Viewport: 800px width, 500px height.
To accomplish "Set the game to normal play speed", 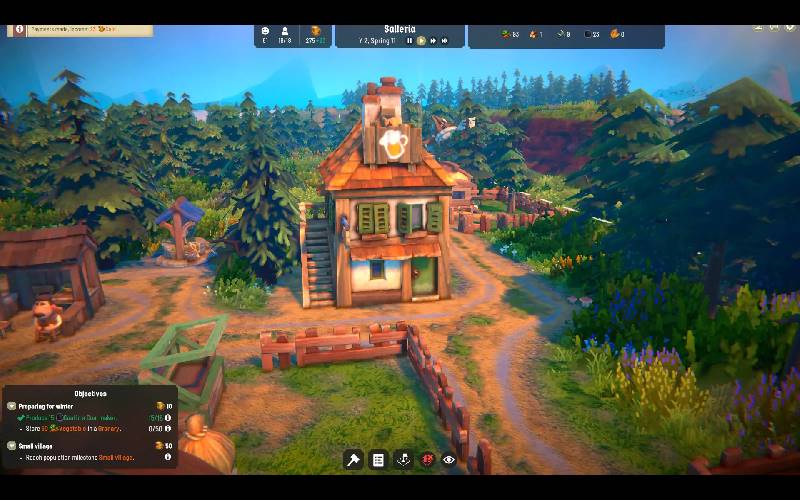I will [421, 41].
